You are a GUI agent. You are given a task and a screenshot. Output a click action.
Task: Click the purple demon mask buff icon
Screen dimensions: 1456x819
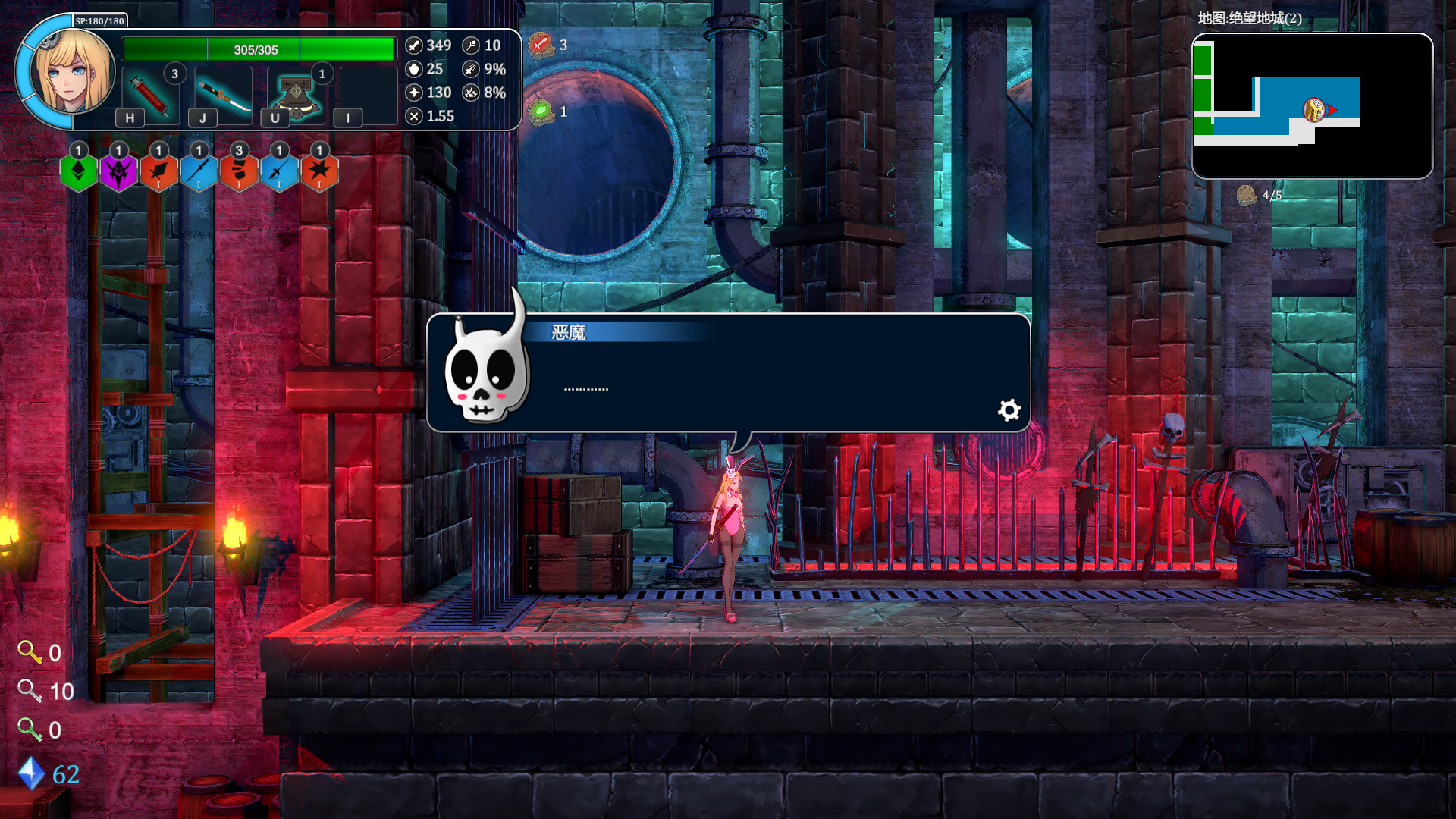pyautogui.click(x=119, y=172)
